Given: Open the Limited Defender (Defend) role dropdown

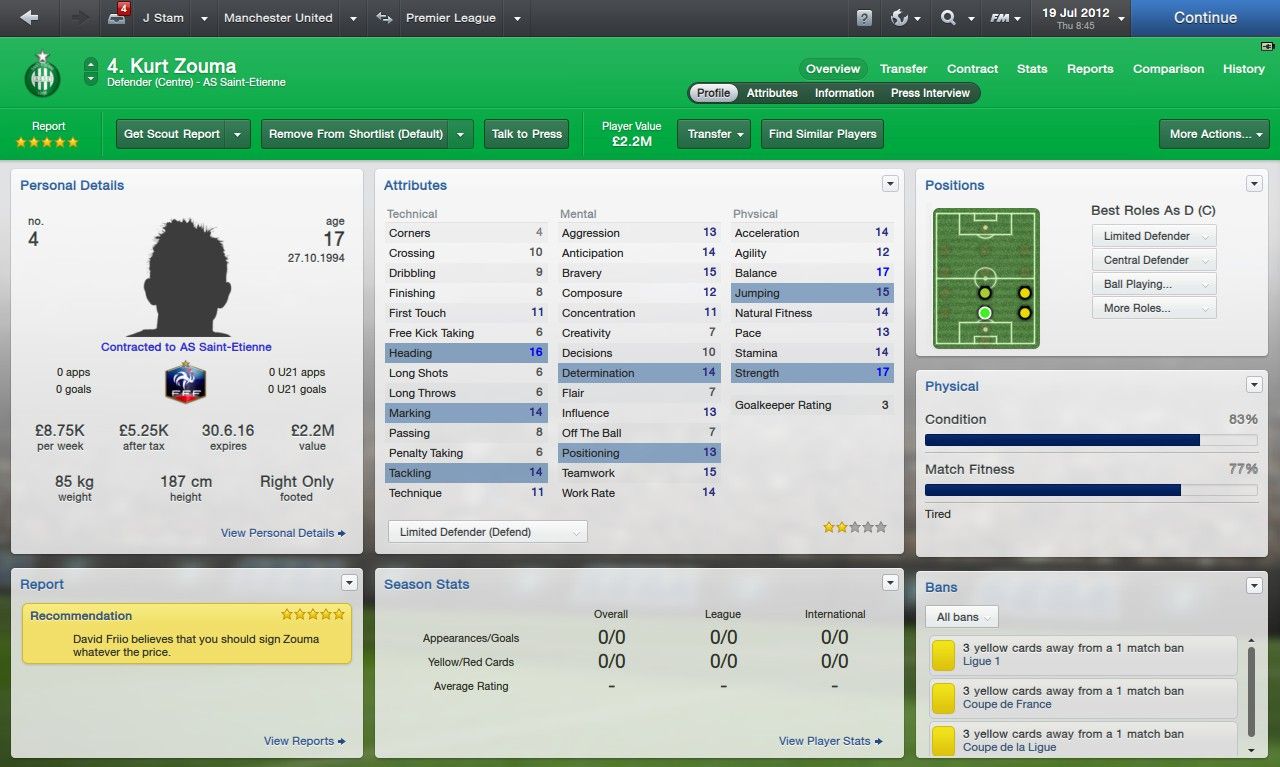Looking at the screenshot, I should point(487,532).
